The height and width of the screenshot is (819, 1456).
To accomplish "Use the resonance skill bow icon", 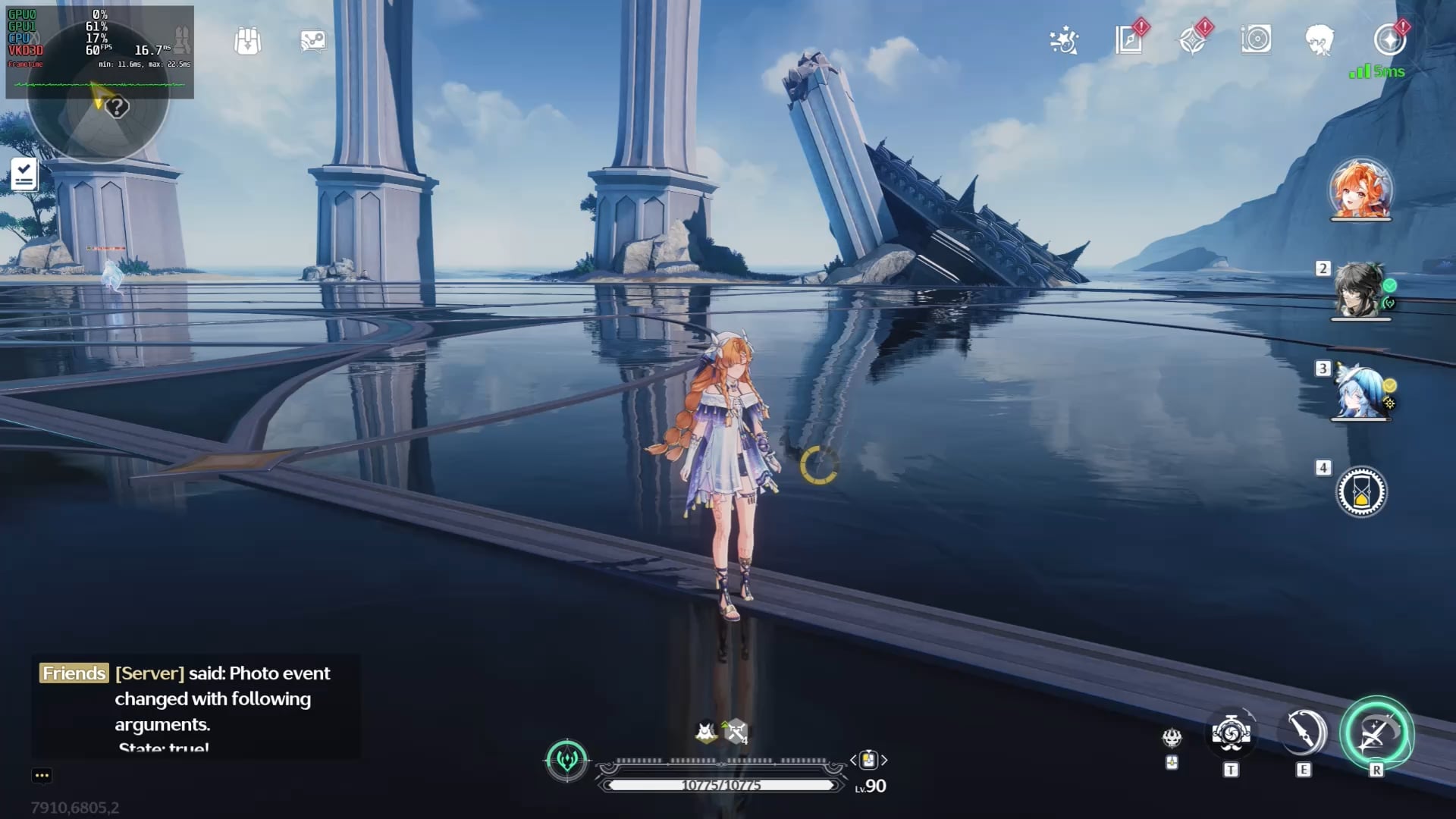I will tap(1304, 733).
